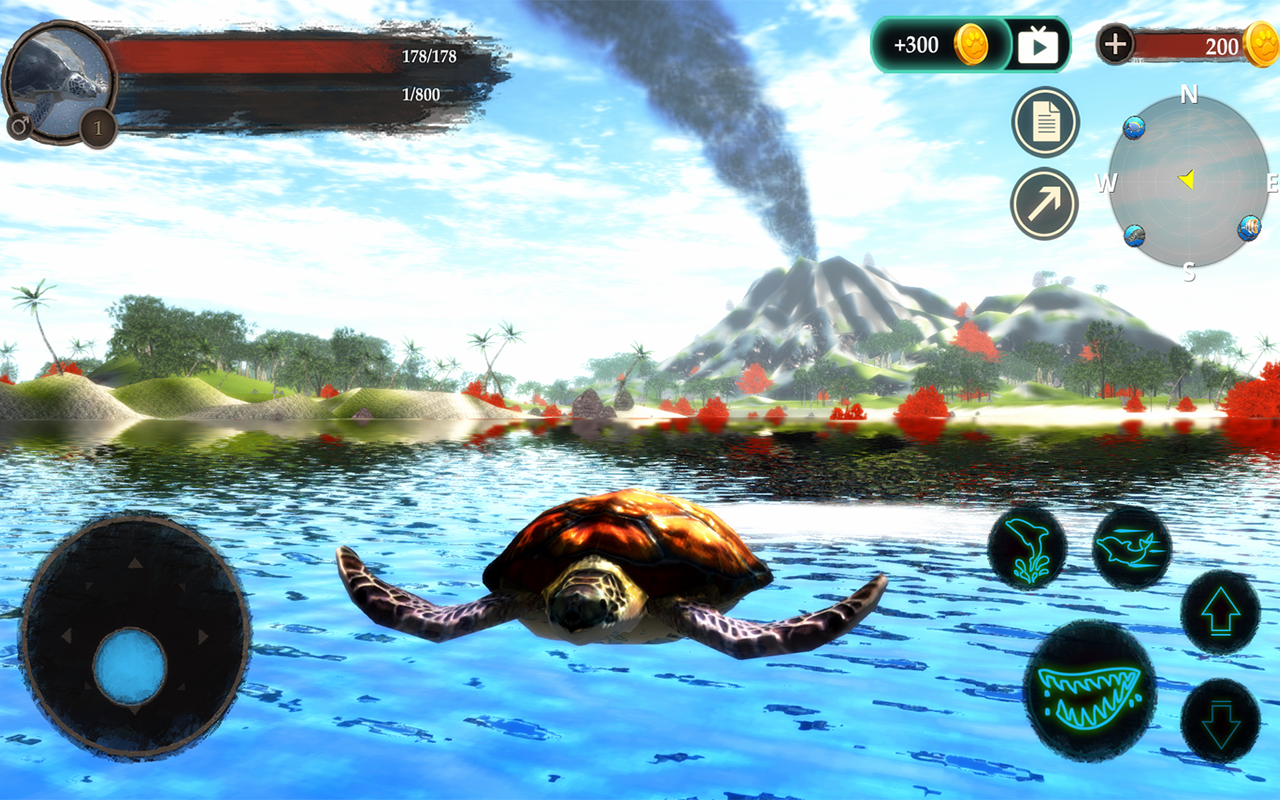1280x800 pixels.
Task: Activate the dolphin jump ability
Action: 1027,547
